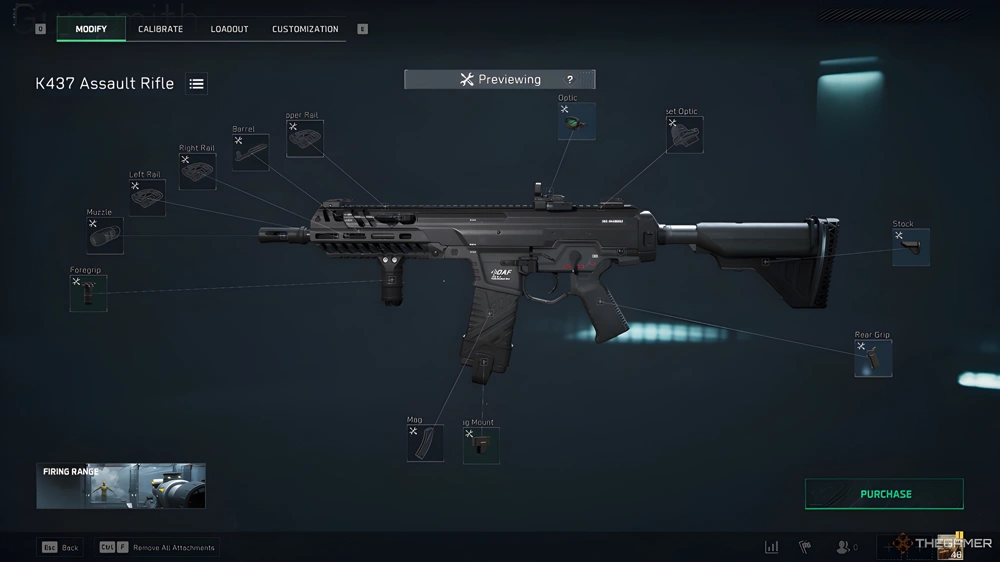The width and height of the screenshot is (1000, 562).
Task: Click the question mark help icon
Action: 570,80
